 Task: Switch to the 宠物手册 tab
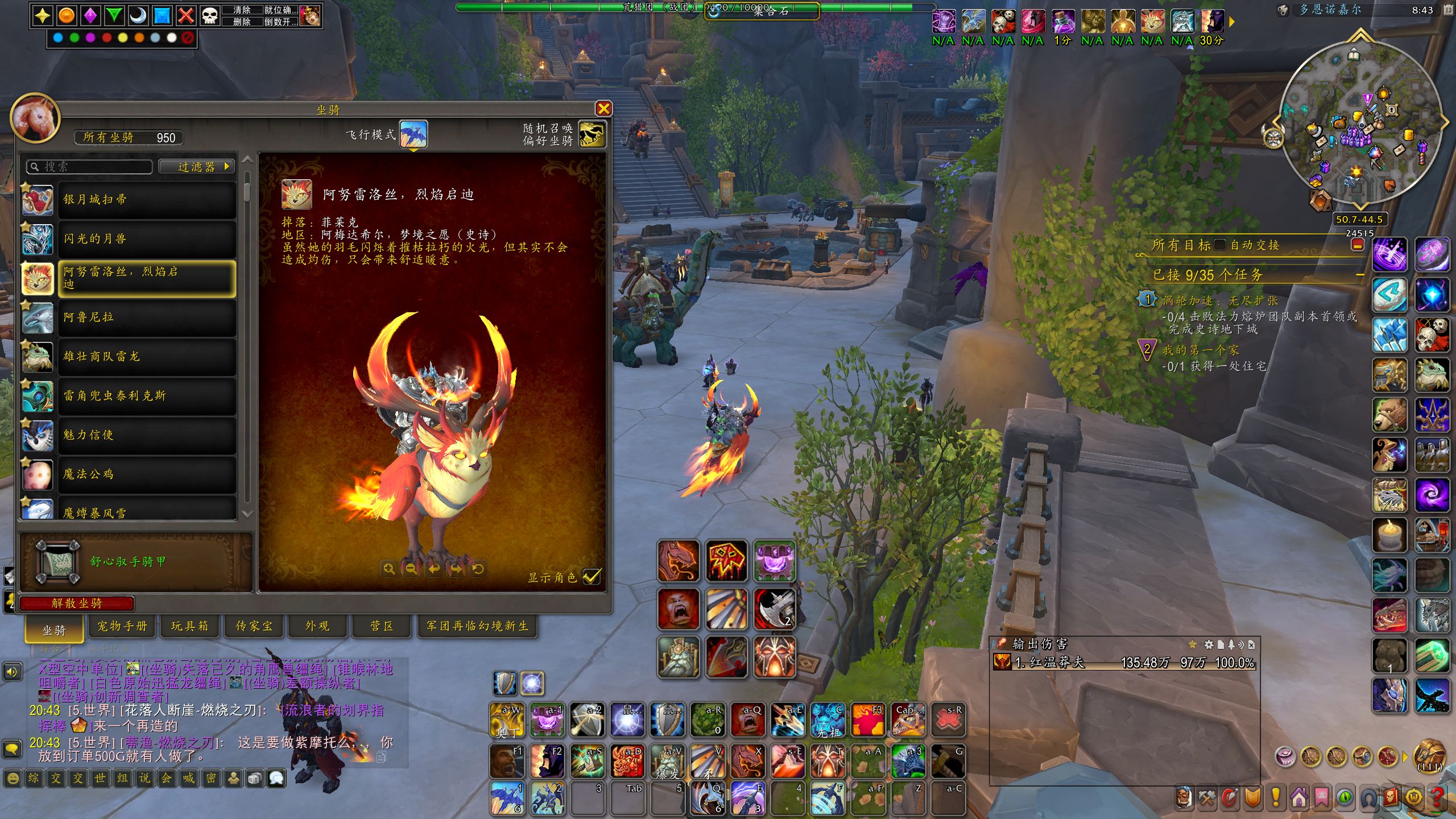tap(122, 626)
